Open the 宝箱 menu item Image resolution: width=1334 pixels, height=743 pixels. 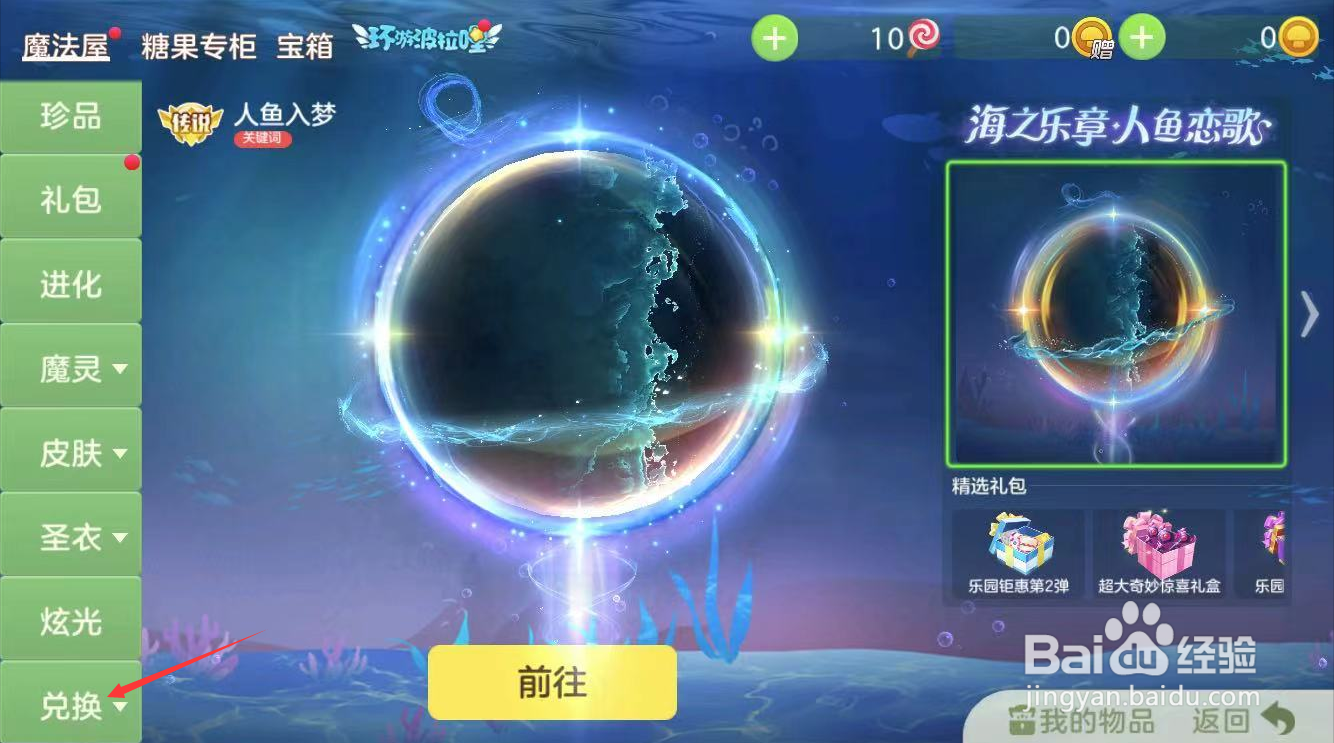click(304, 47)
